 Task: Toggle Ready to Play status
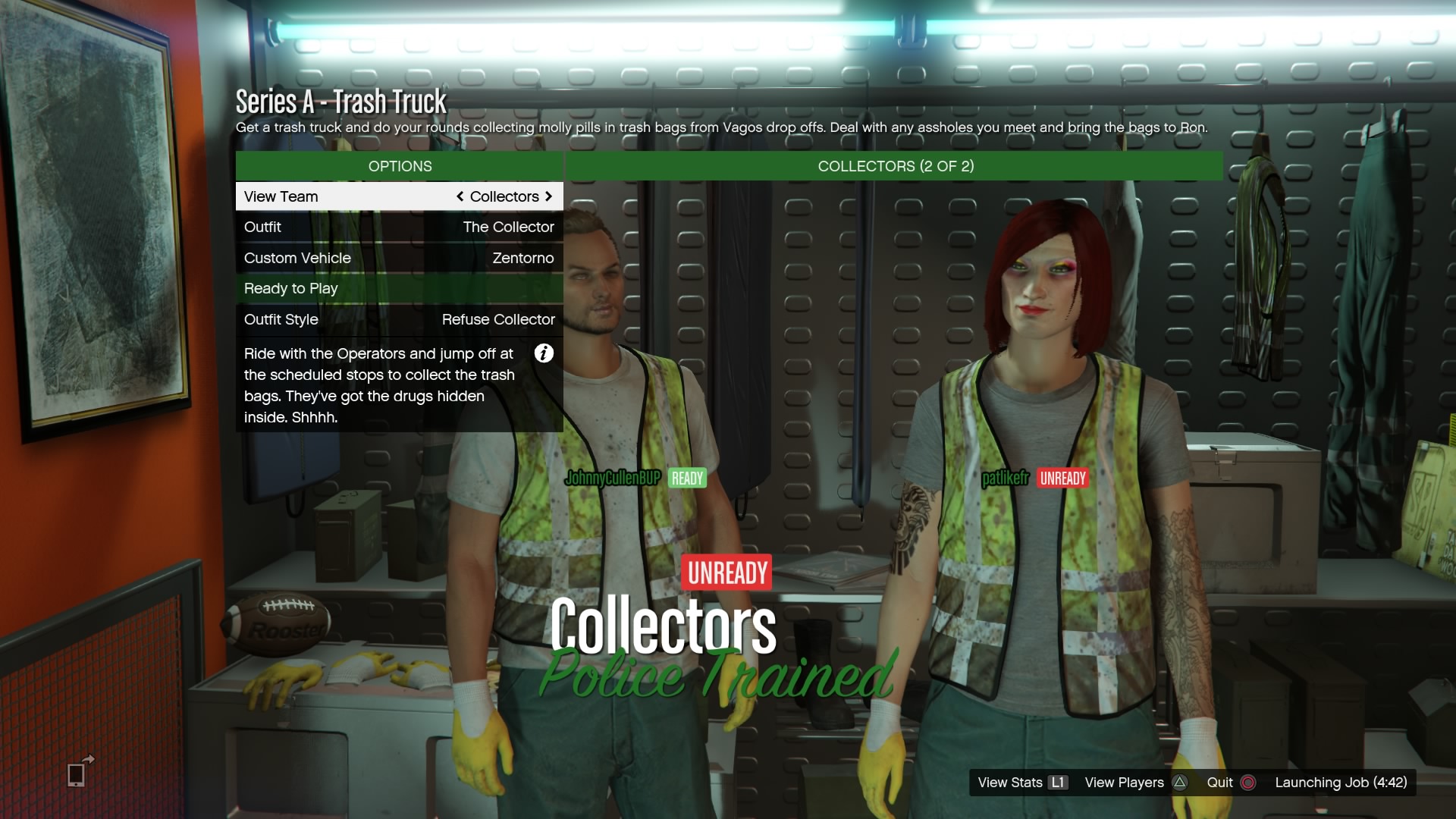(x=399, y=288)
